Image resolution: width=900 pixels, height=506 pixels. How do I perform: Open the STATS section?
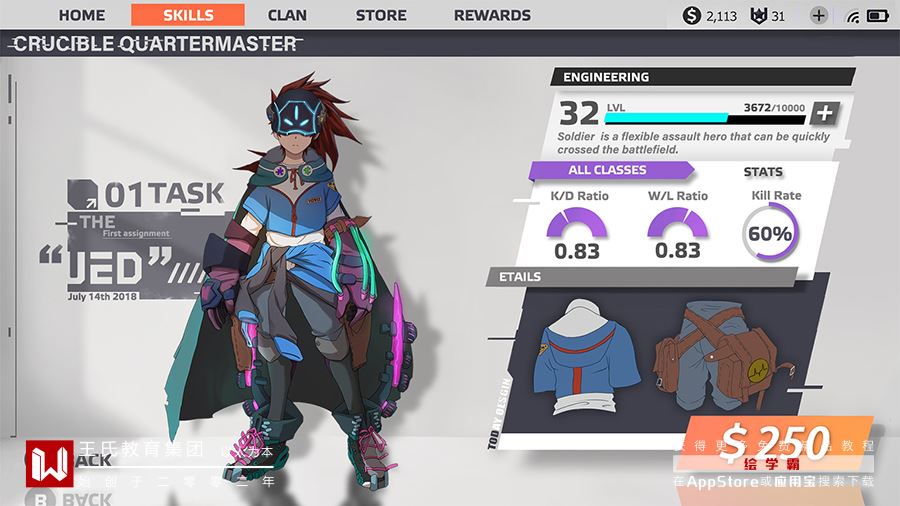click(x=763, y=172)
